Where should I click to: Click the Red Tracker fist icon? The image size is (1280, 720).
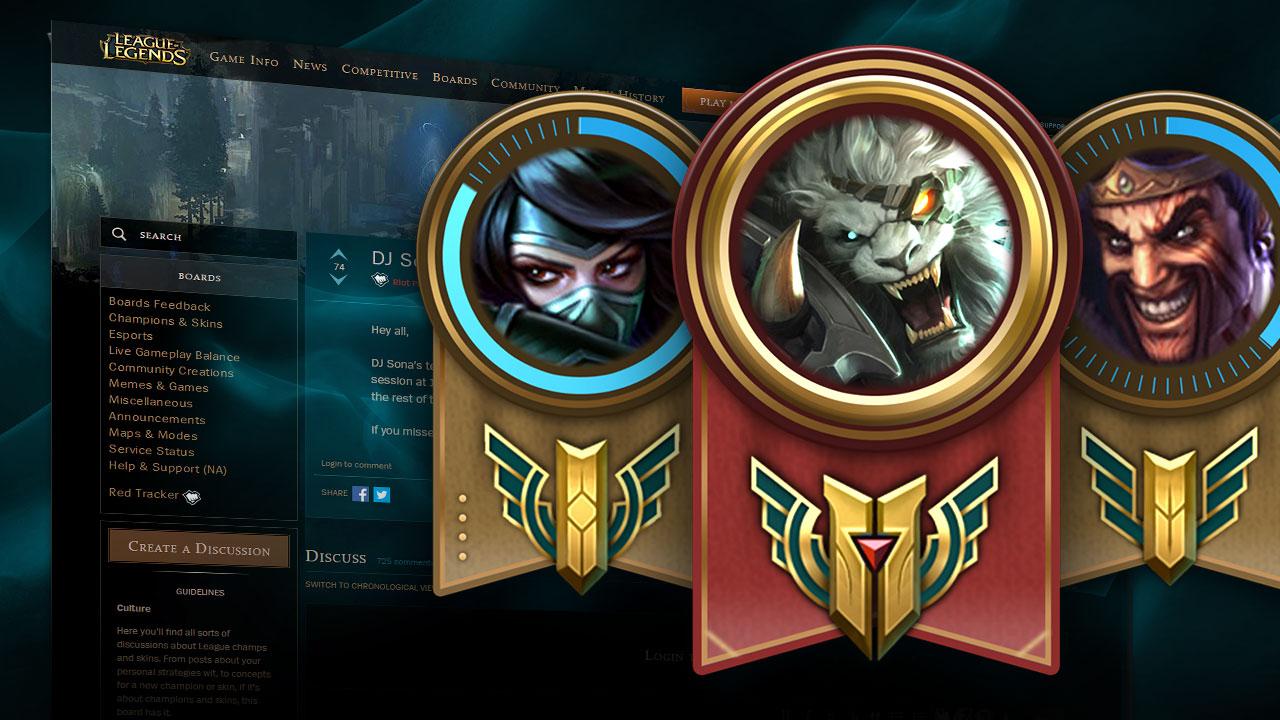tap(192, 495)
